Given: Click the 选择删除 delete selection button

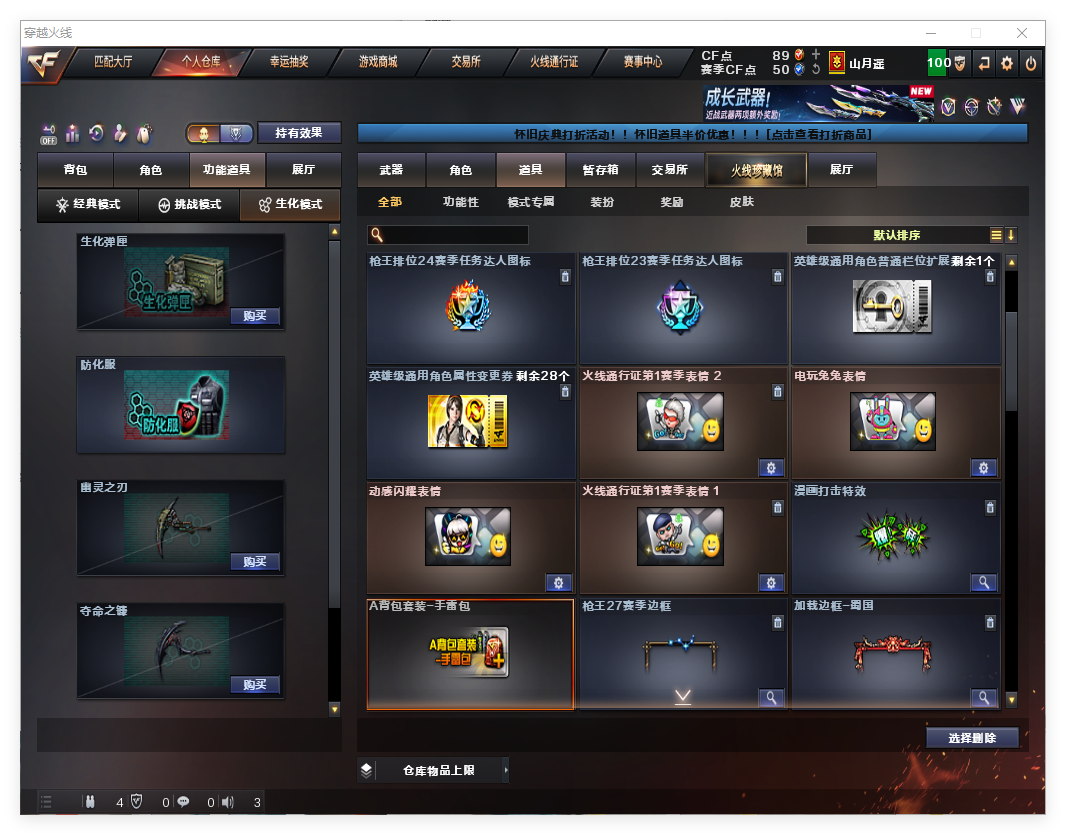Looking at the screenshot, I should pos(972,738).
